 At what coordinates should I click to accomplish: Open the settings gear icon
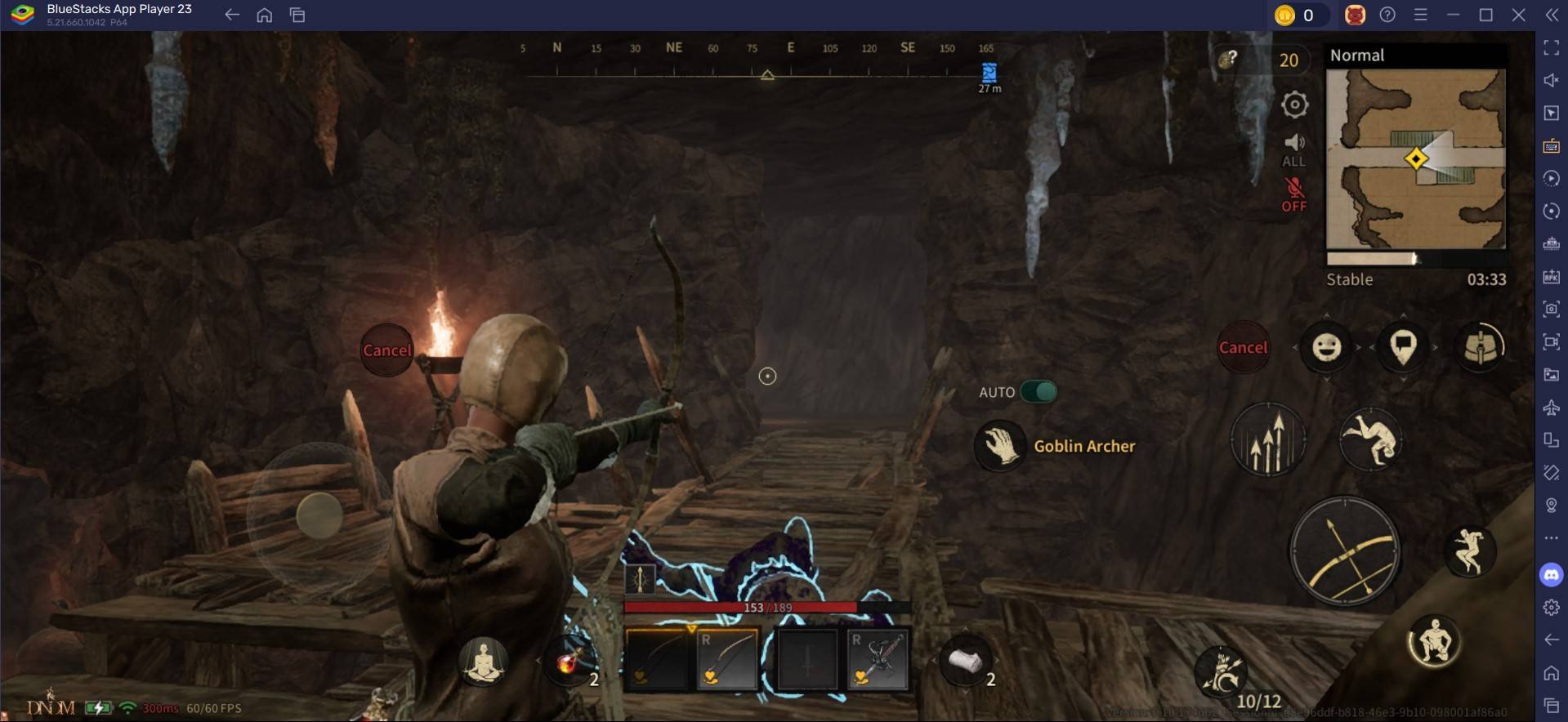click(x=1294, y=105)
